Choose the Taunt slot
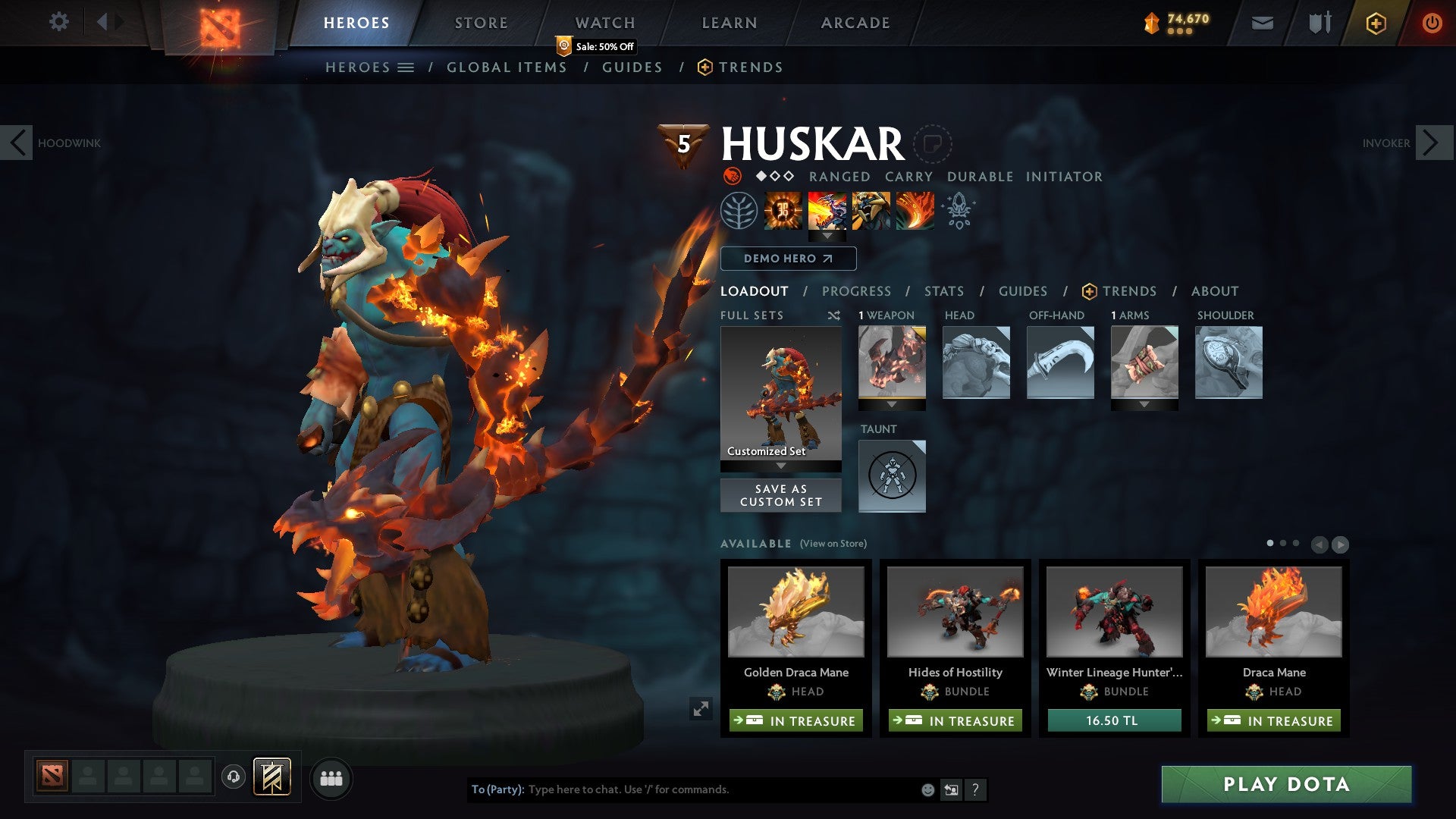 892,475
